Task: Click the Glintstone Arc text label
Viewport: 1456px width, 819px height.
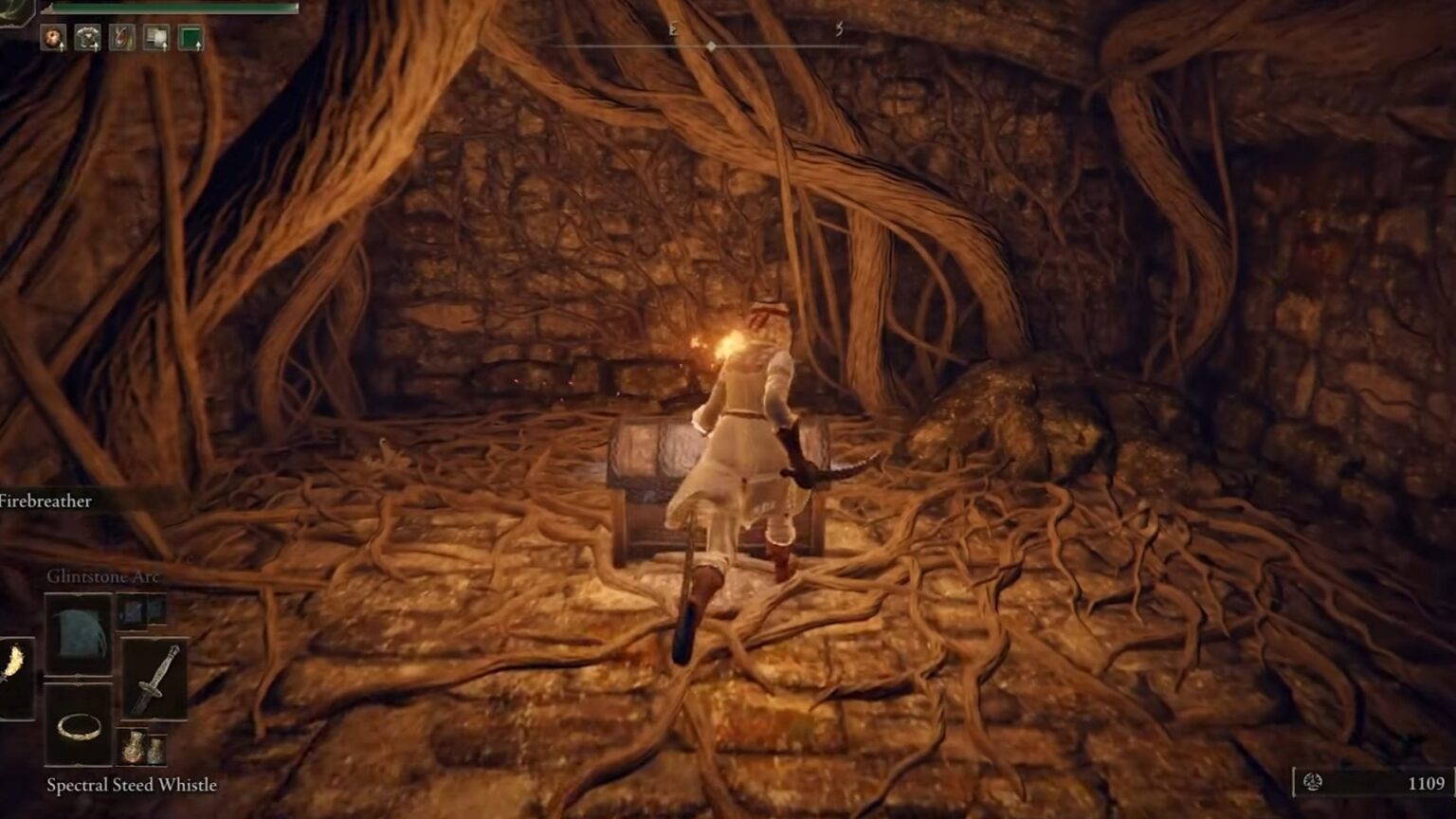Action: 102,575
